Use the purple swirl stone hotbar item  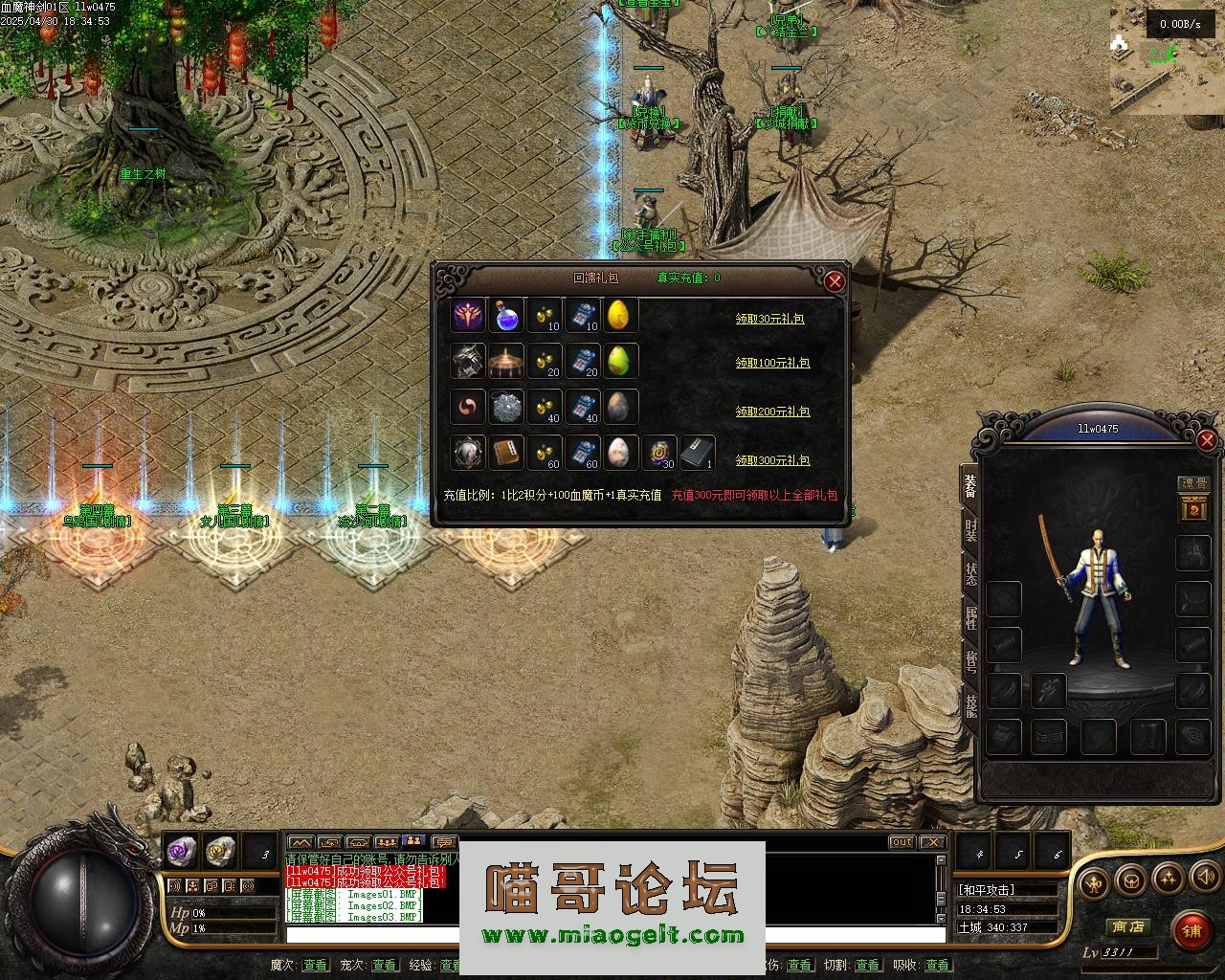[182, 849]
